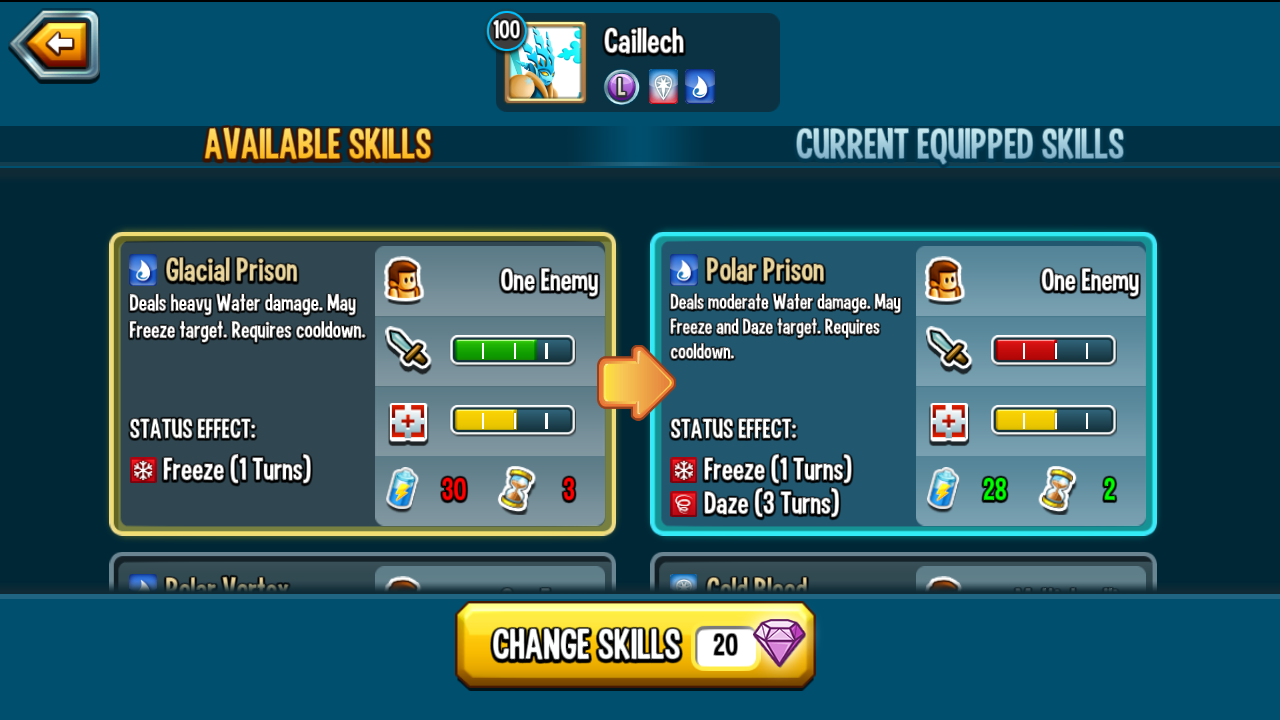
Task: Click the water element icon beside Caillech's badges
Action: click(x=700, y=86)
